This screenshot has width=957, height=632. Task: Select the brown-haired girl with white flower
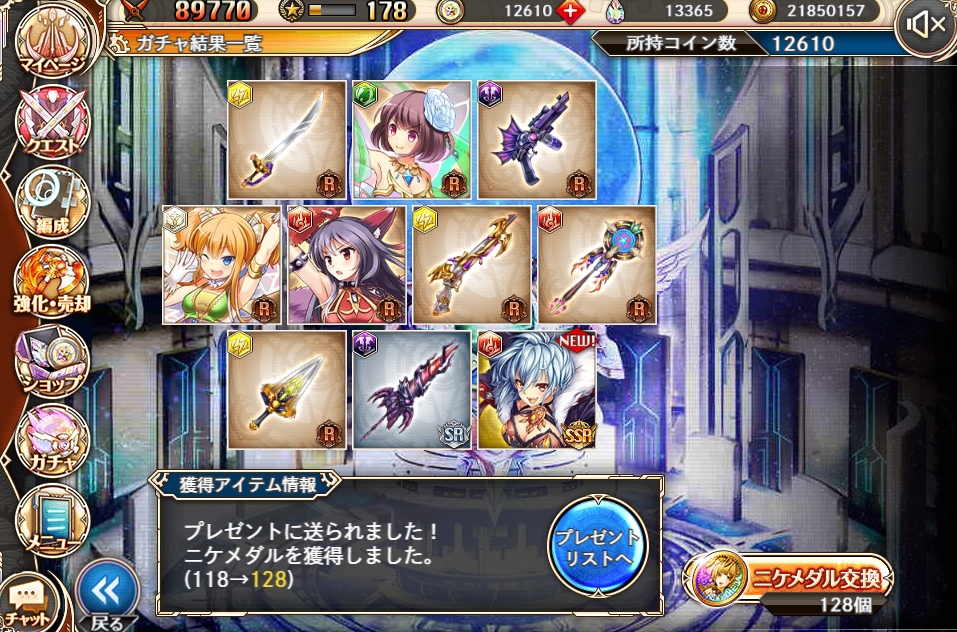point(412,140)
